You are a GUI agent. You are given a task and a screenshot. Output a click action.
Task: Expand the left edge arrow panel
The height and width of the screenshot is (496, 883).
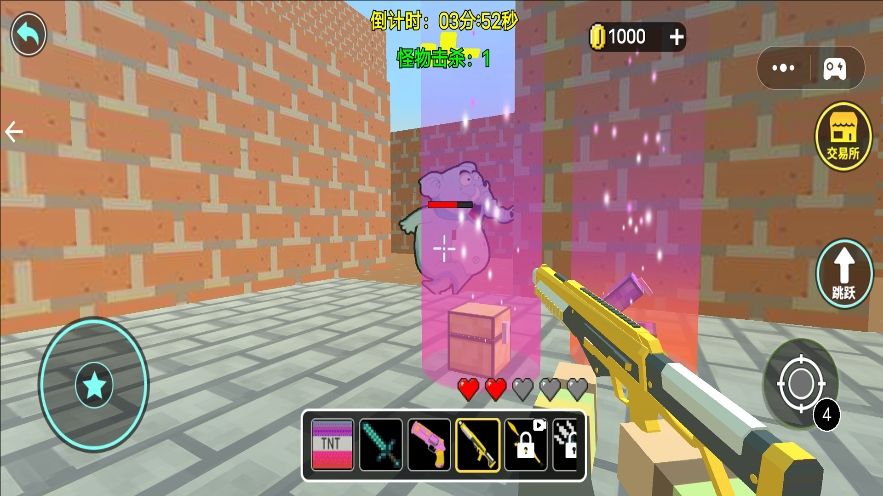pos(13,132)
